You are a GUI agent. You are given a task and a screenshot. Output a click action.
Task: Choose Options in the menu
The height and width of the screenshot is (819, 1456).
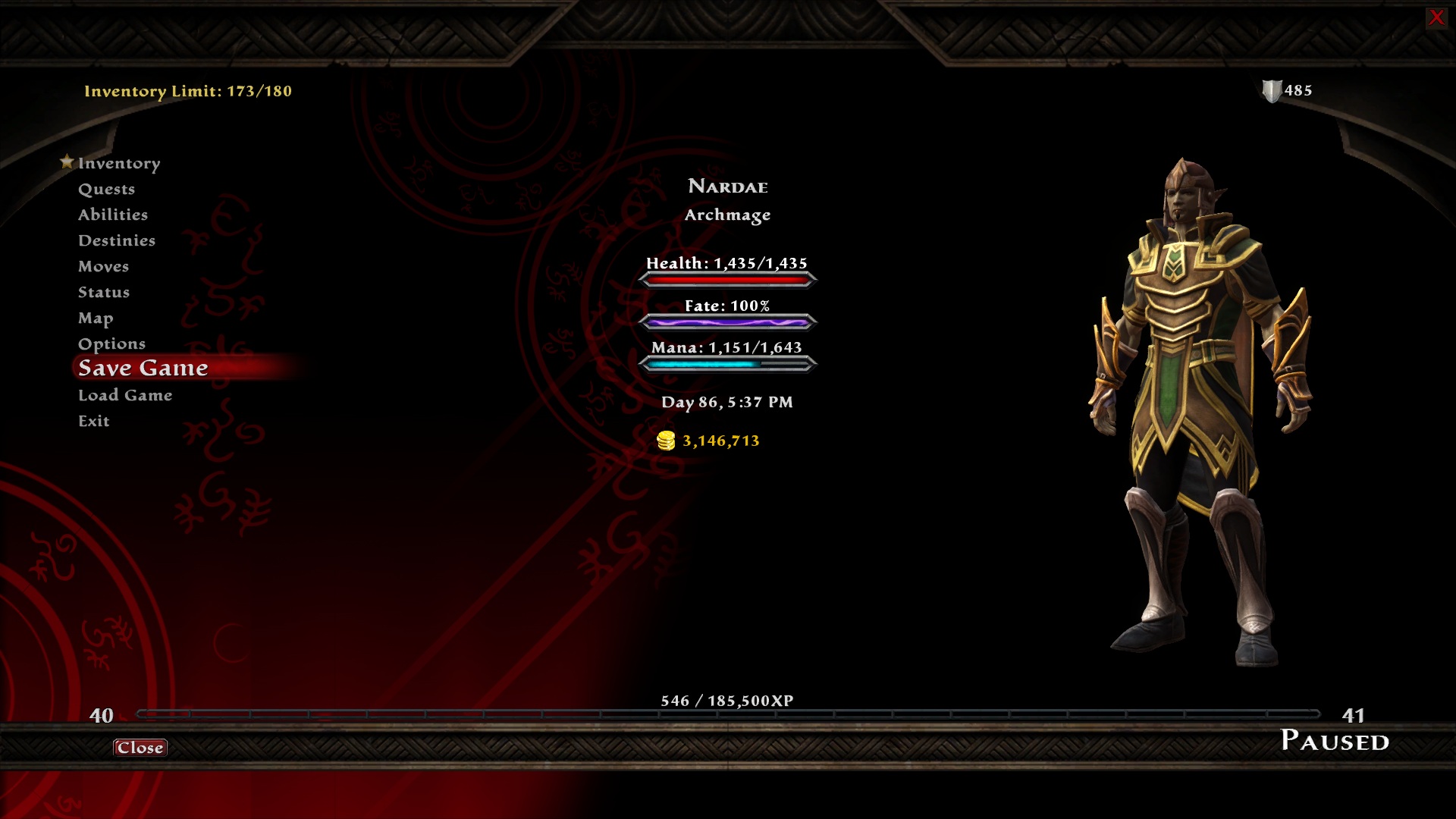click(111, 344)
